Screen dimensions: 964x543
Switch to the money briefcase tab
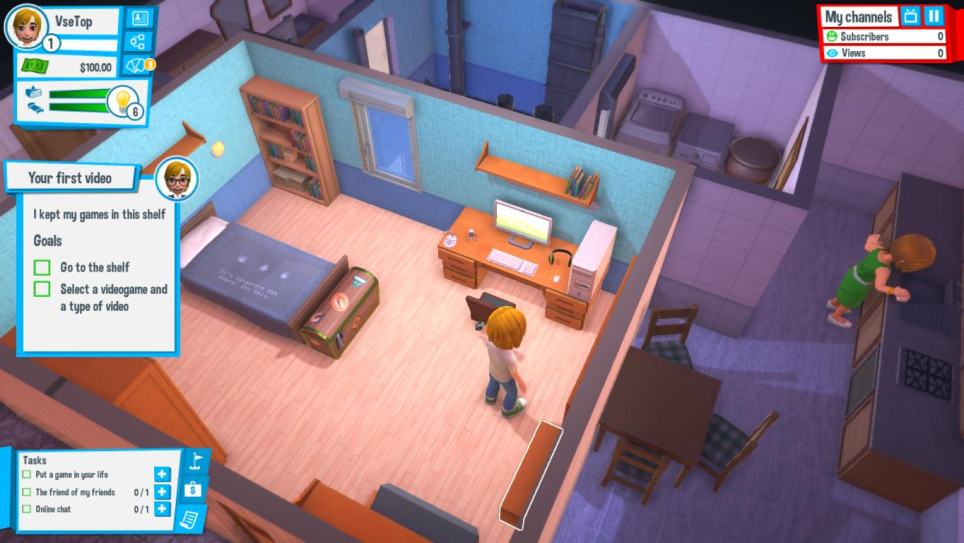[195, 491]
